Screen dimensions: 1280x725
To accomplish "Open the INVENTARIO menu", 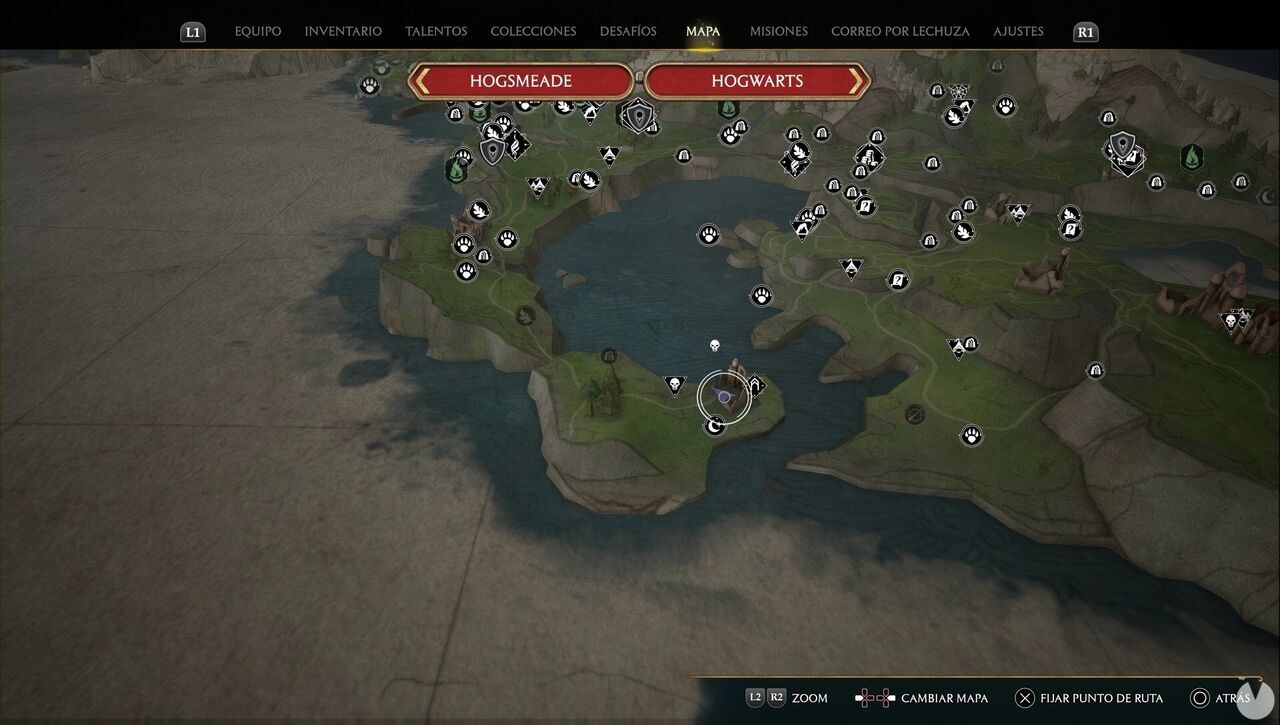I will [x=342, y=31].
